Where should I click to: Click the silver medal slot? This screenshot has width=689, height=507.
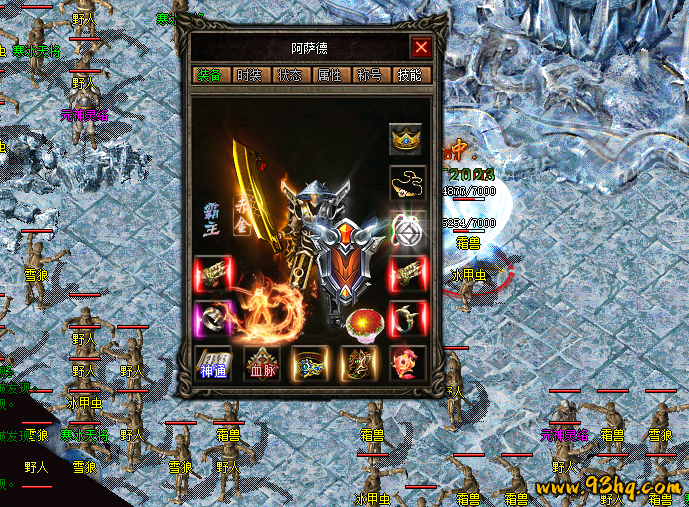pyautogui.click(x=407, y=229)
